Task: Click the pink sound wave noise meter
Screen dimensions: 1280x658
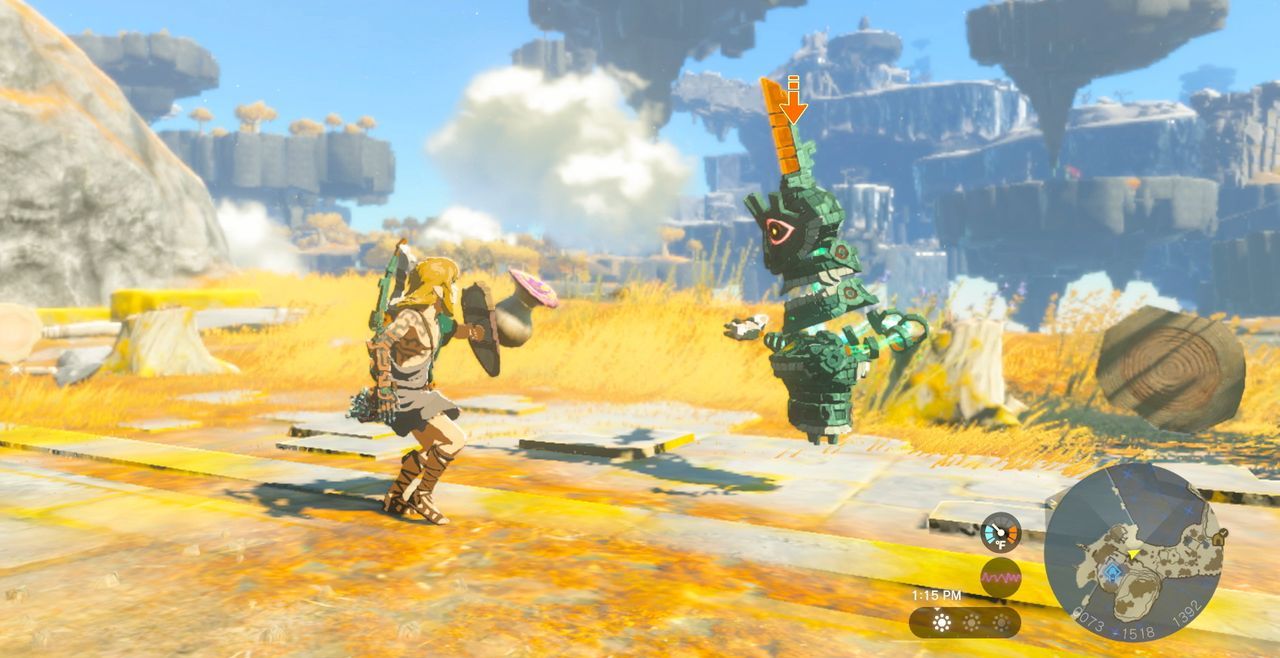Action: [1000, 578]
